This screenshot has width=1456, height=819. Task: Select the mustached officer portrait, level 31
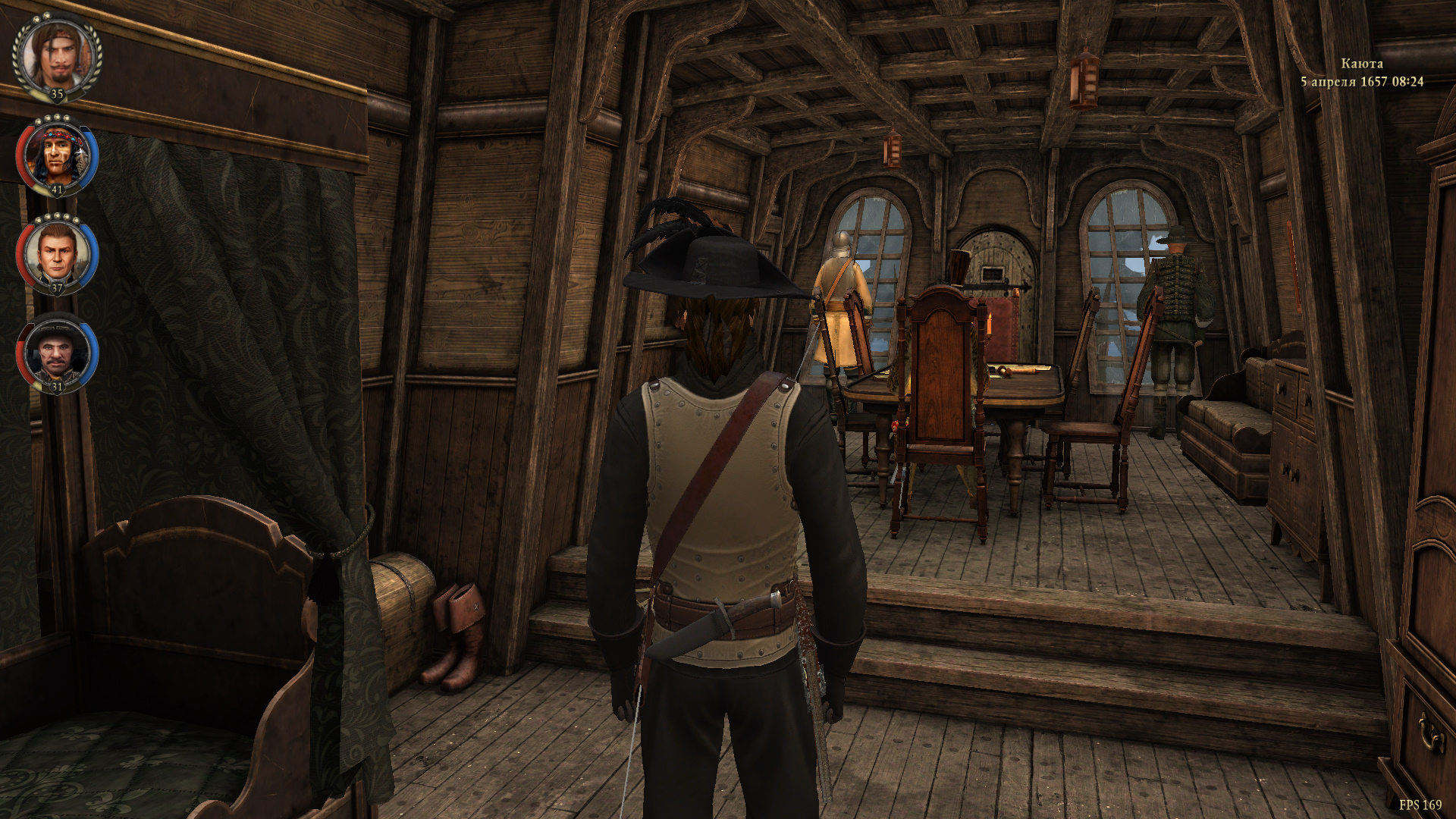[57, 353]
